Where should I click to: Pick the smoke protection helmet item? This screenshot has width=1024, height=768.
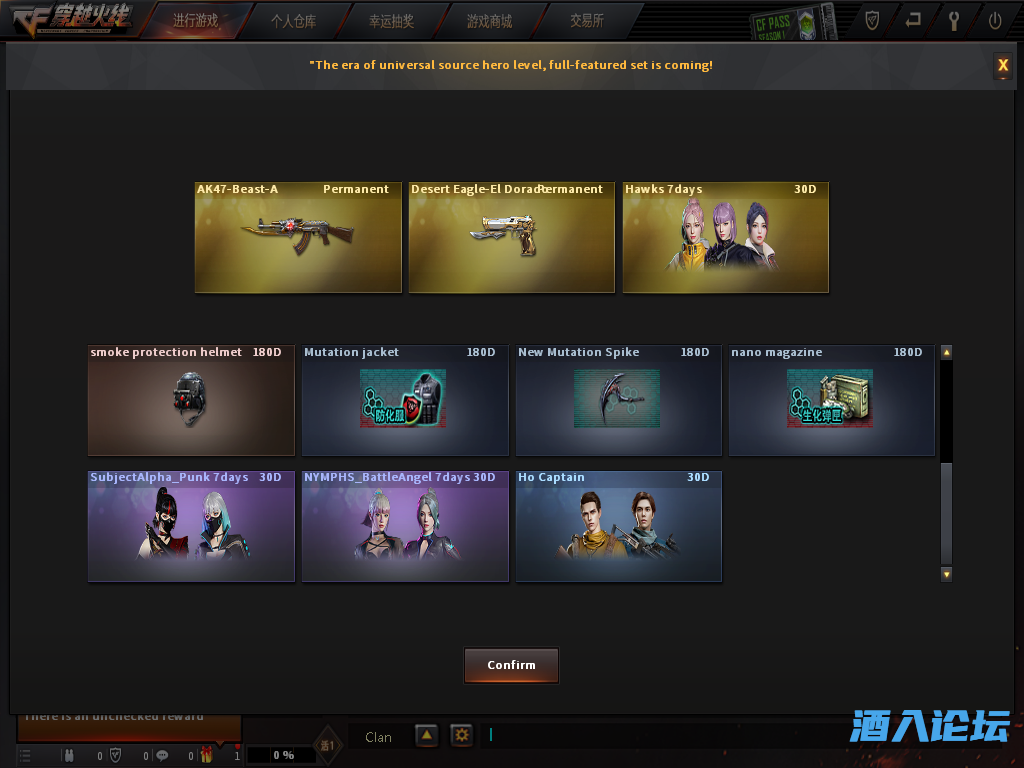point(191,400)
